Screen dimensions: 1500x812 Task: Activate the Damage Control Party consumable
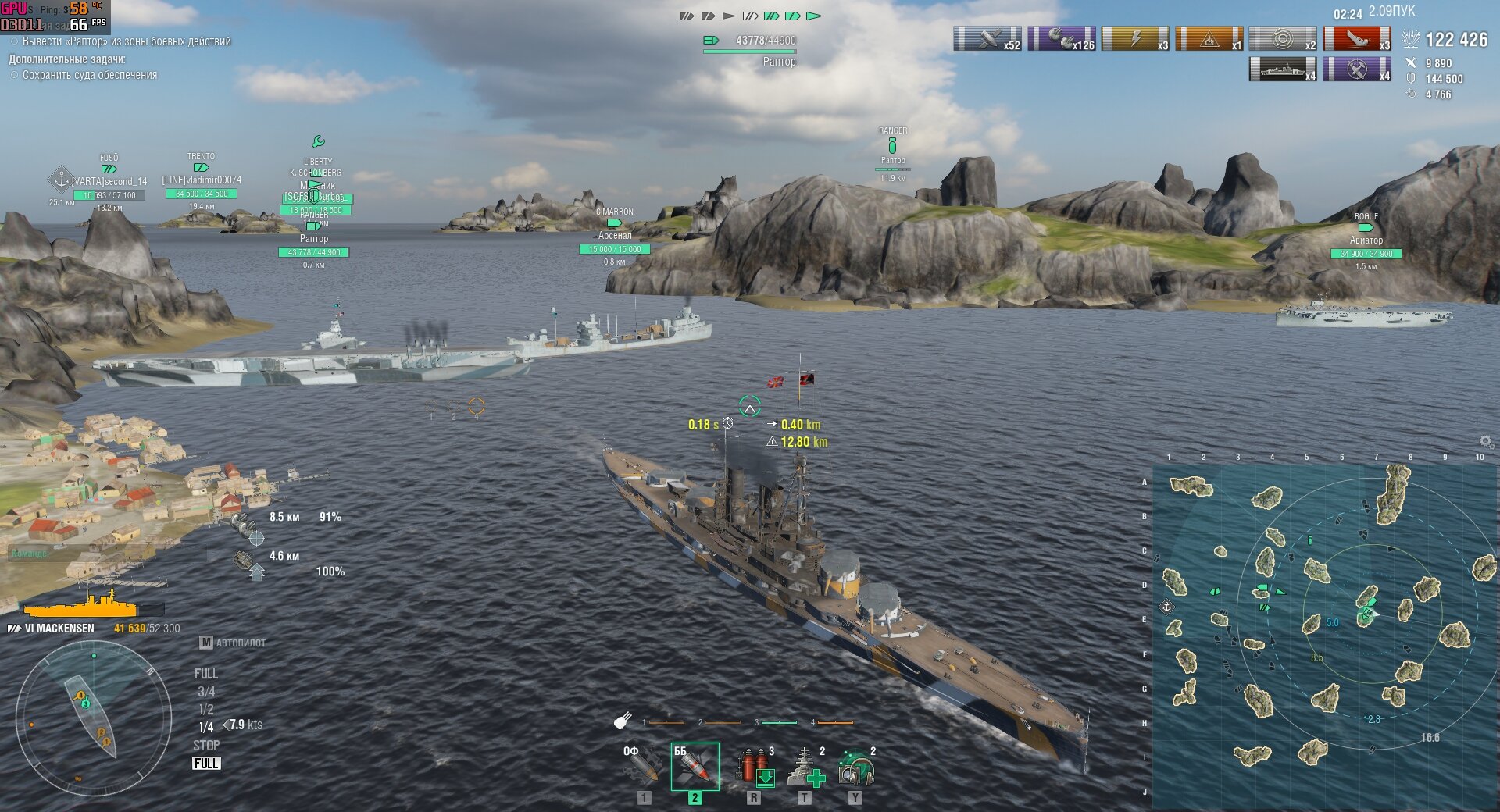754,766
